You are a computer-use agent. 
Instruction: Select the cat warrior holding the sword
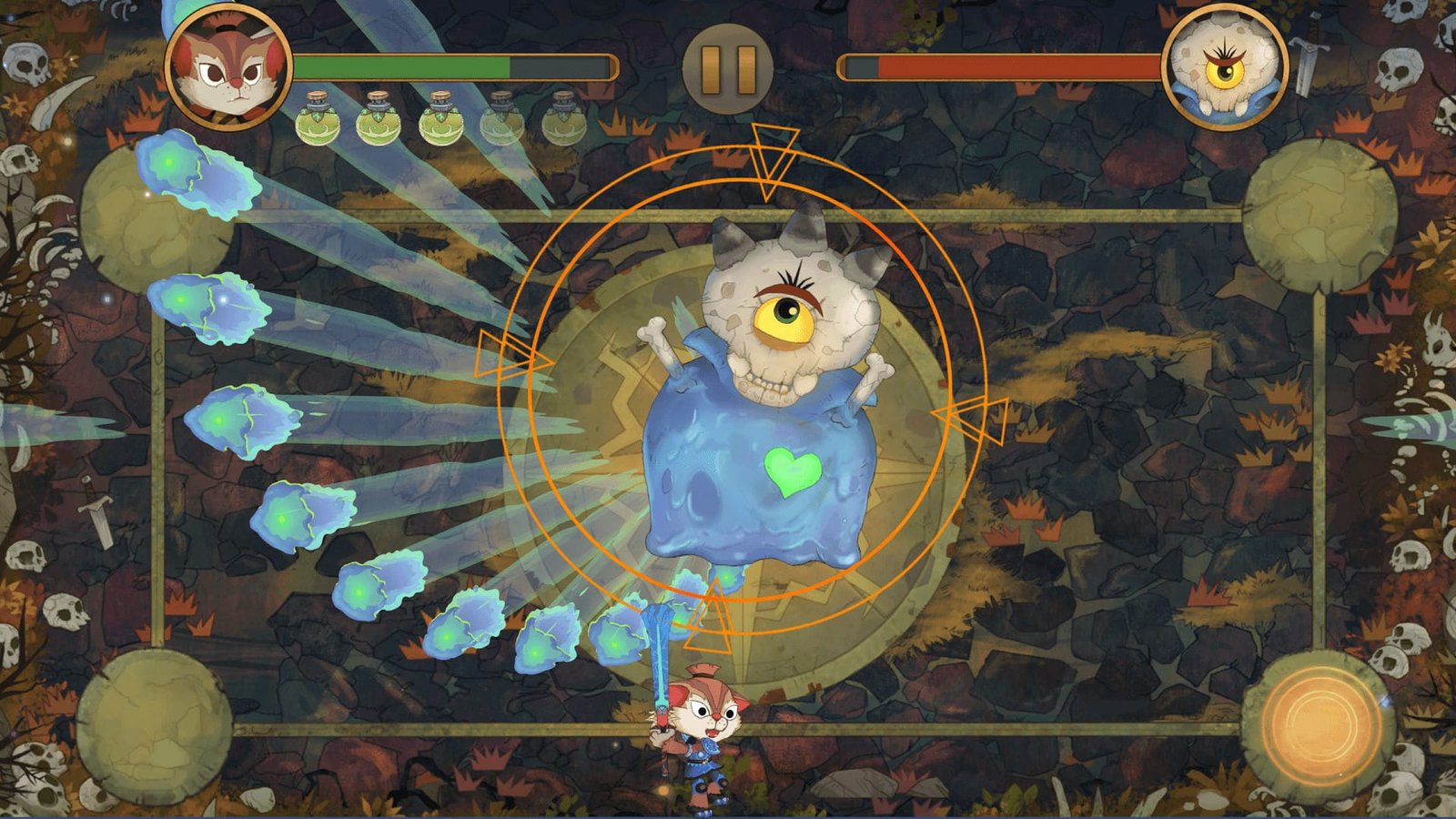click(703, 728)
